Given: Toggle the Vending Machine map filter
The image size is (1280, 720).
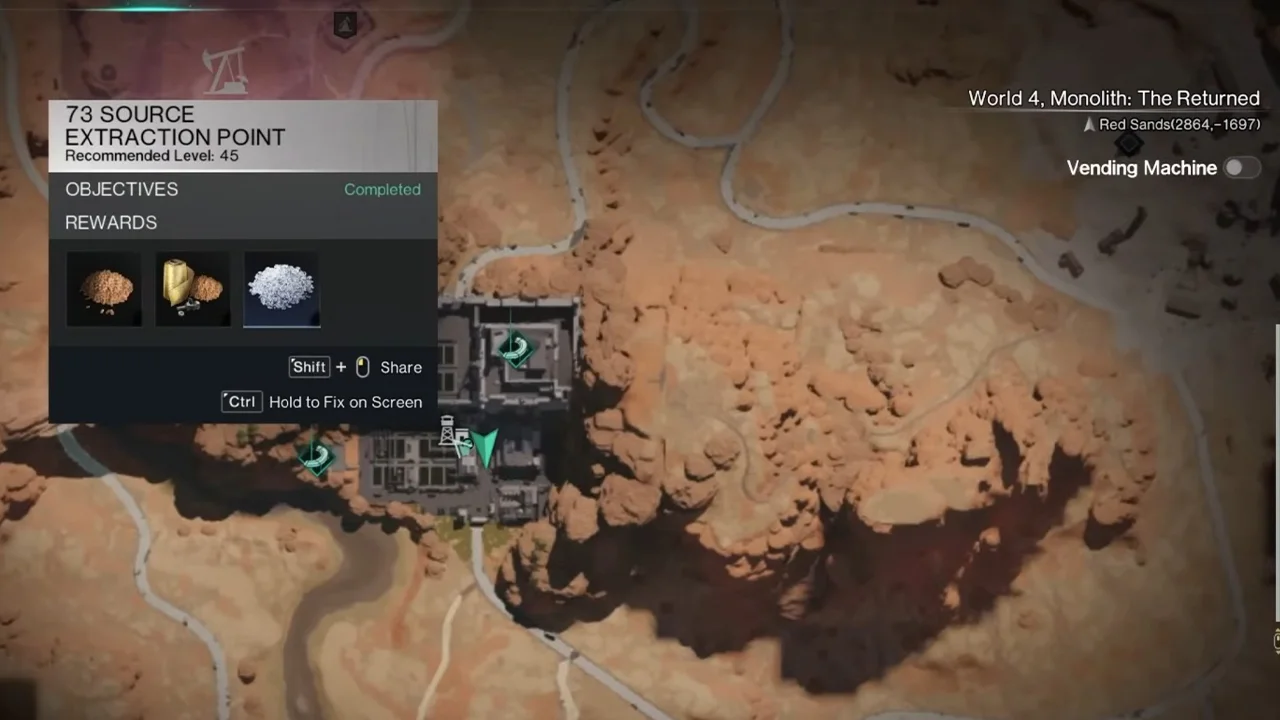Looking at the screenshot, I should click(1241, 168).
